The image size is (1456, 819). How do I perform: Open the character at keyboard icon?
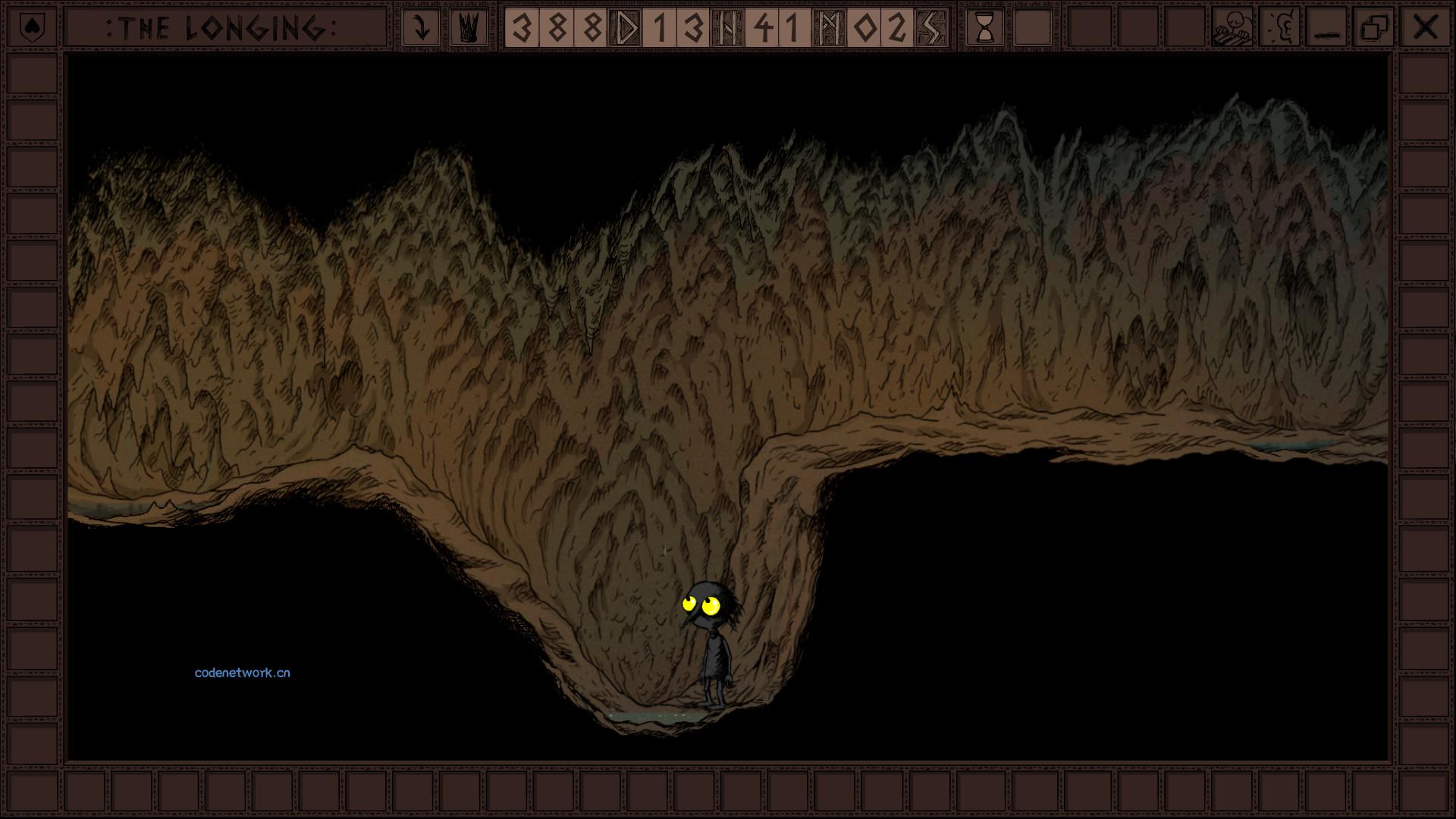(1232, 28)
